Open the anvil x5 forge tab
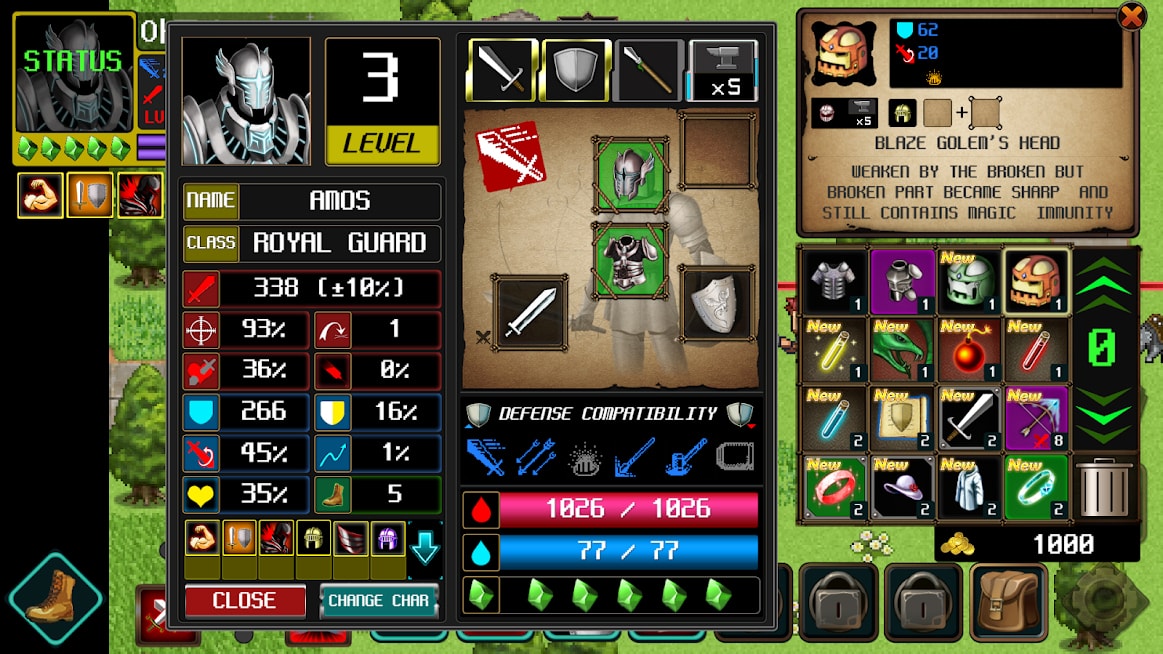1163x654 pixels. point(722,70)
